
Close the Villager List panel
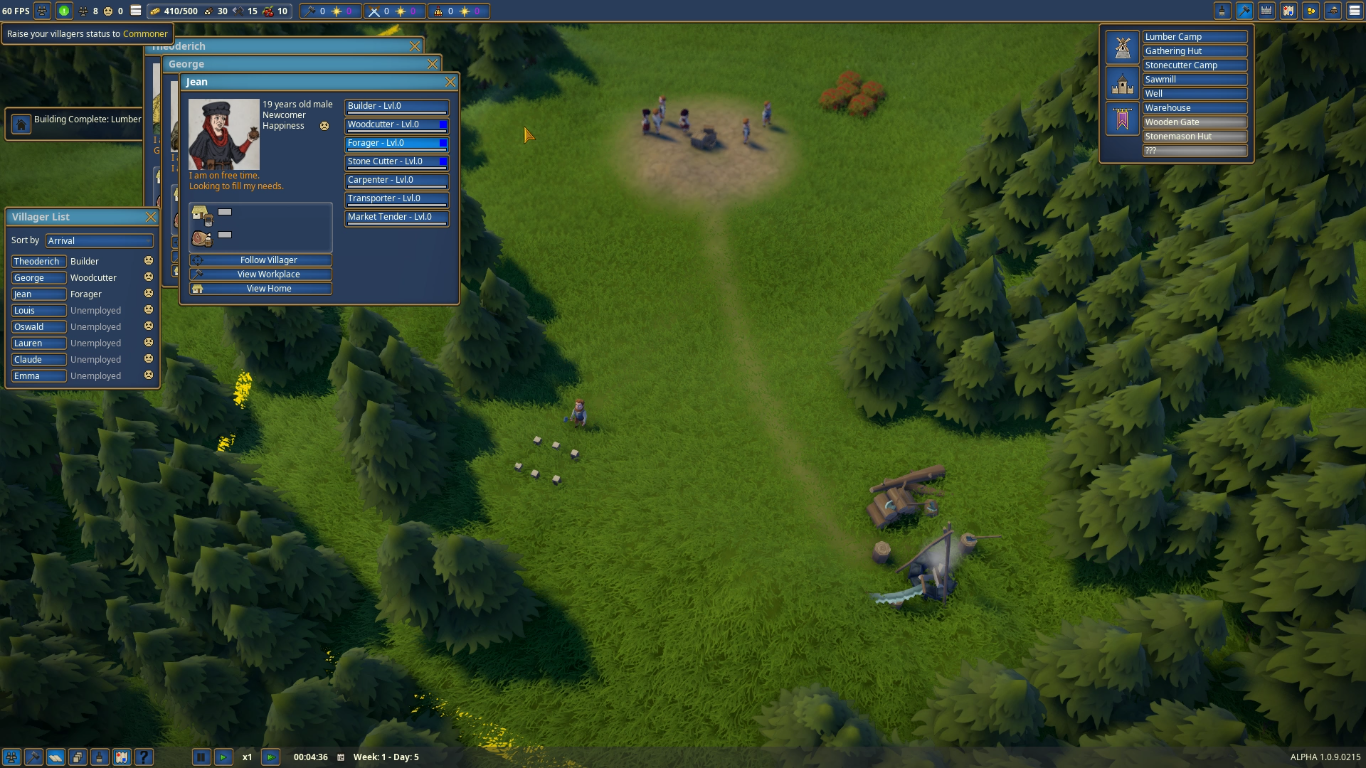[x=151, y=217]
